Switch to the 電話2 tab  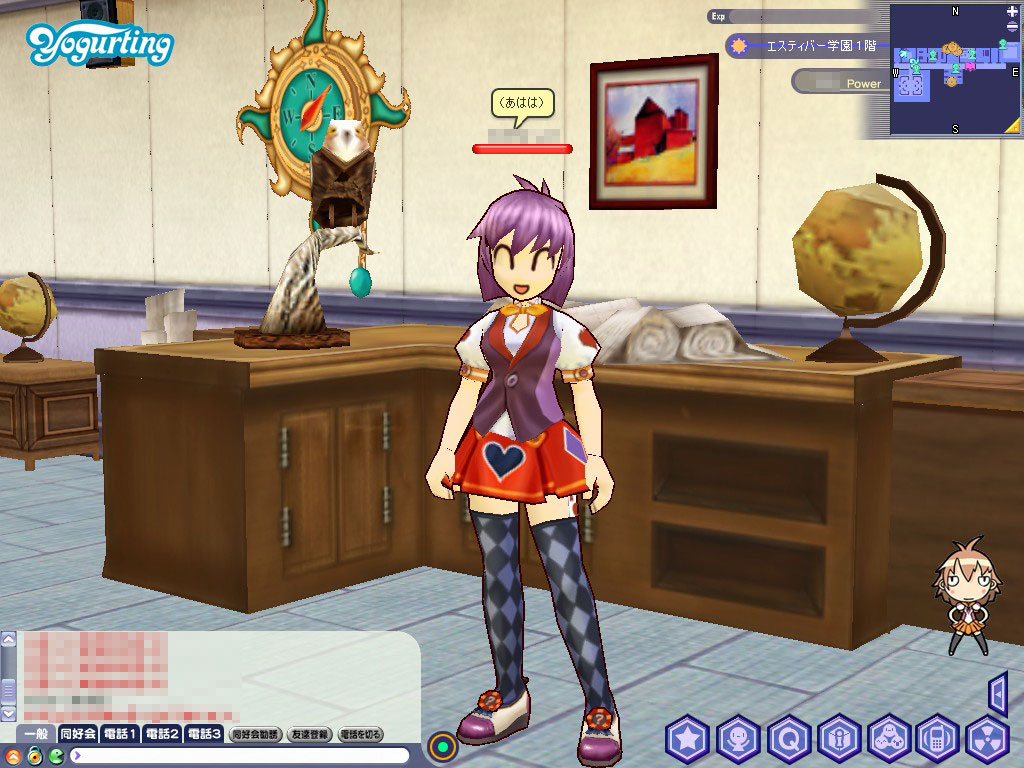[x=162, y=734]
